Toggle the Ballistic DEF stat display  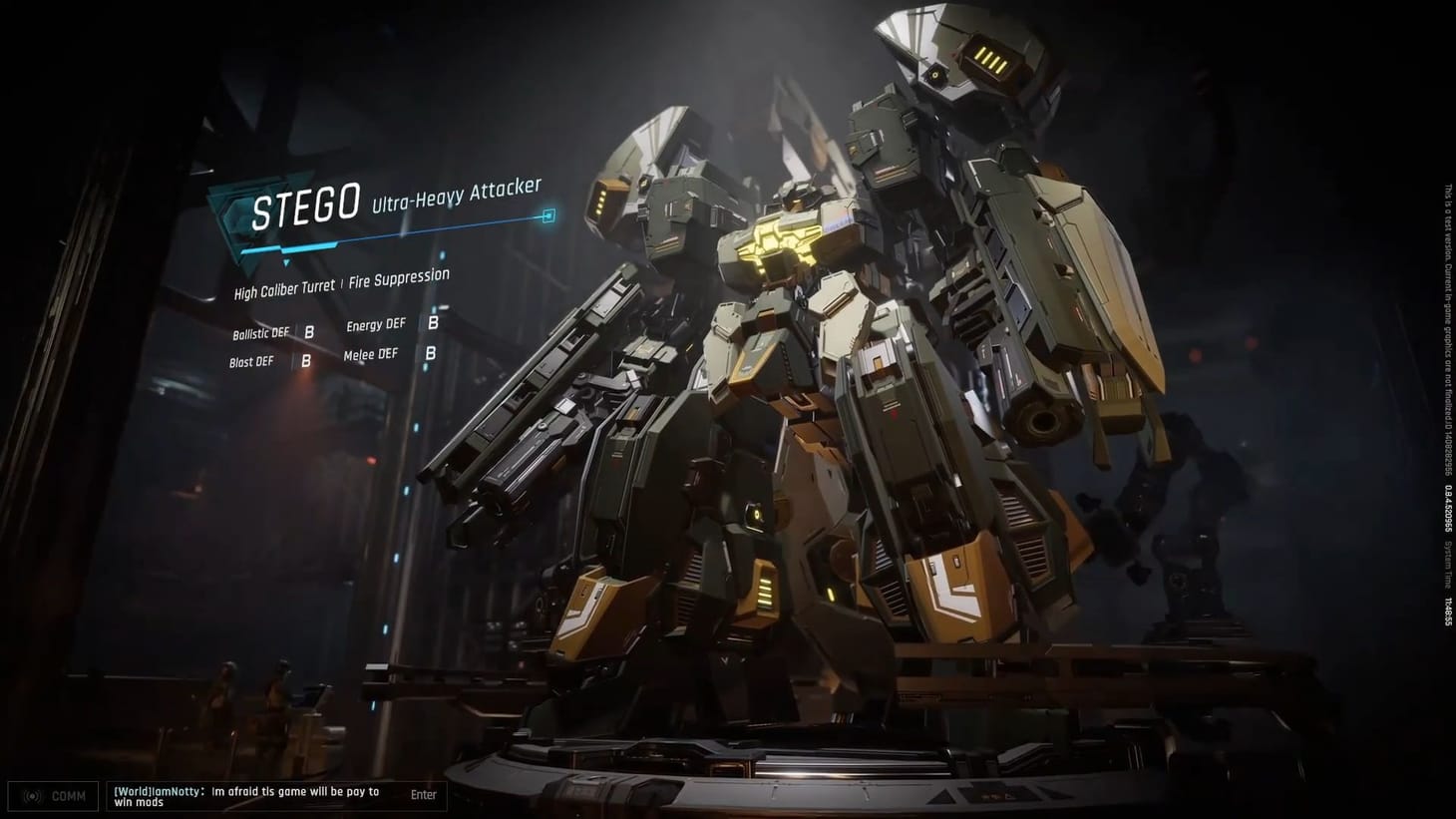pyautogui.click(x=261, y=332)
